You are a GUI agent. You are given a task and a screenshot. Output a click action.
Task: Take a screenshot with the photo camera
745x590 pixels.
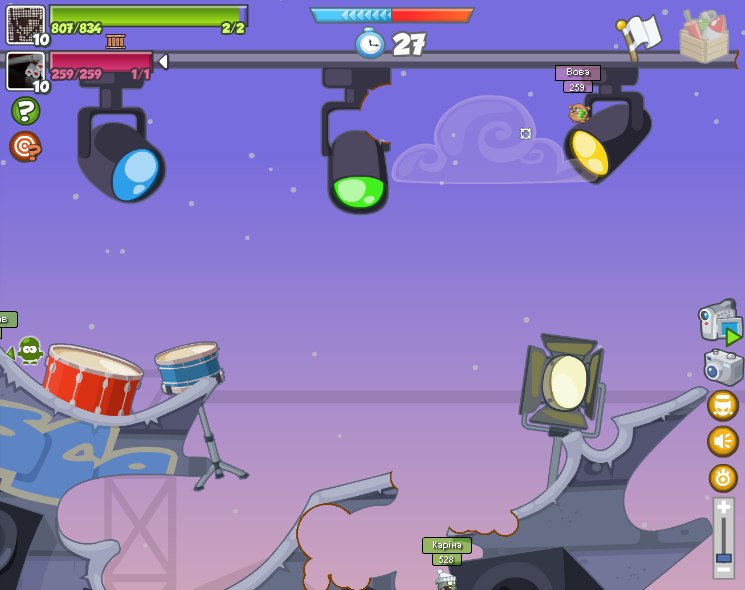coord(723,367)
